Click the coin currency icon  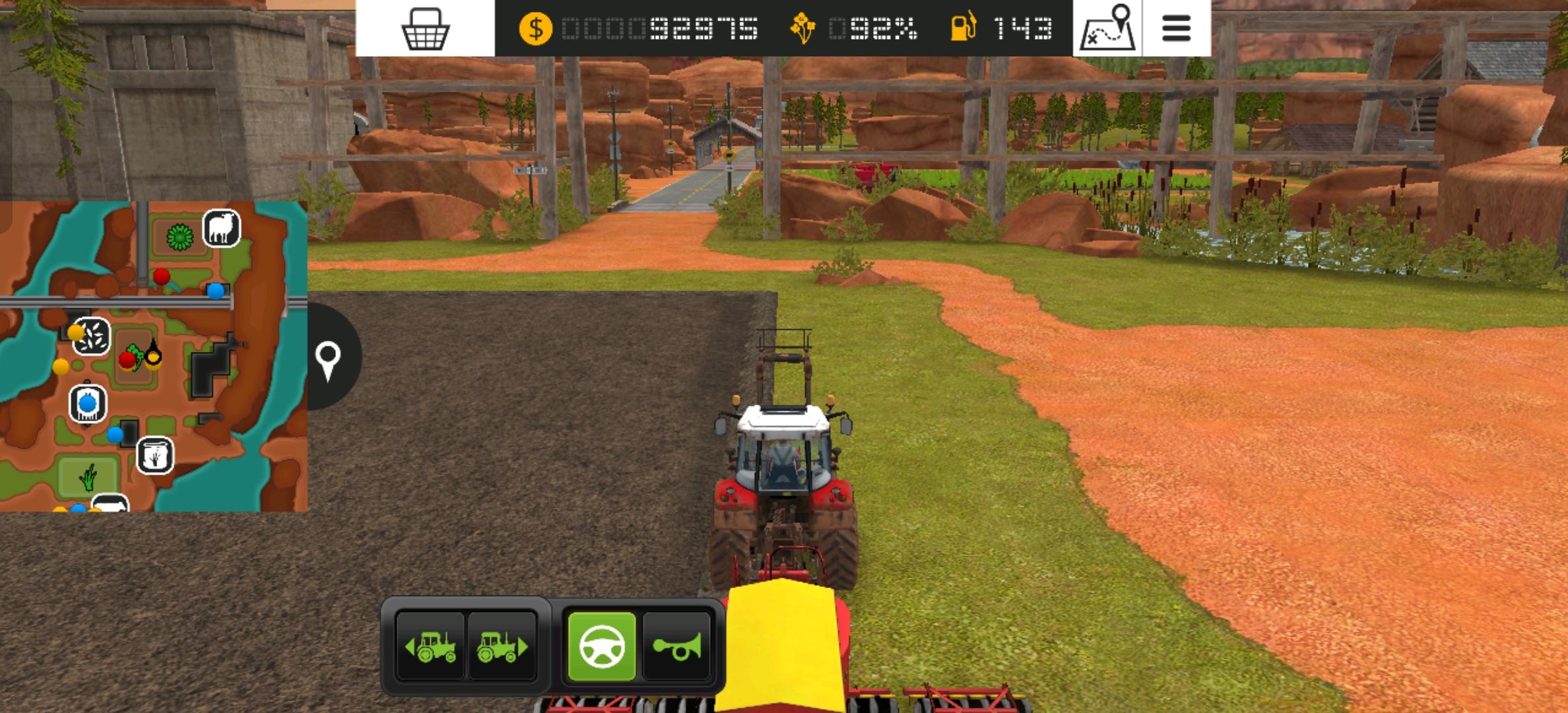(535, 29)
